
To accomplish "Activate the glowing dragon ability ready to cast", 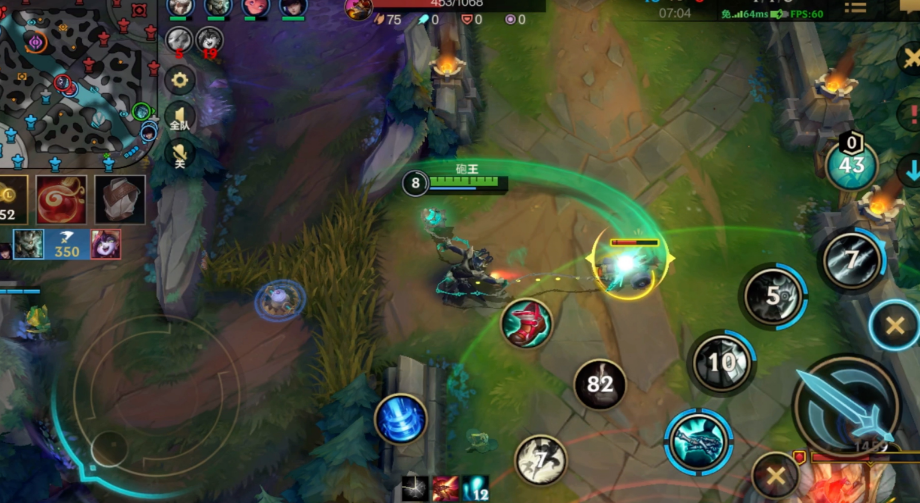I will [698, 441].
